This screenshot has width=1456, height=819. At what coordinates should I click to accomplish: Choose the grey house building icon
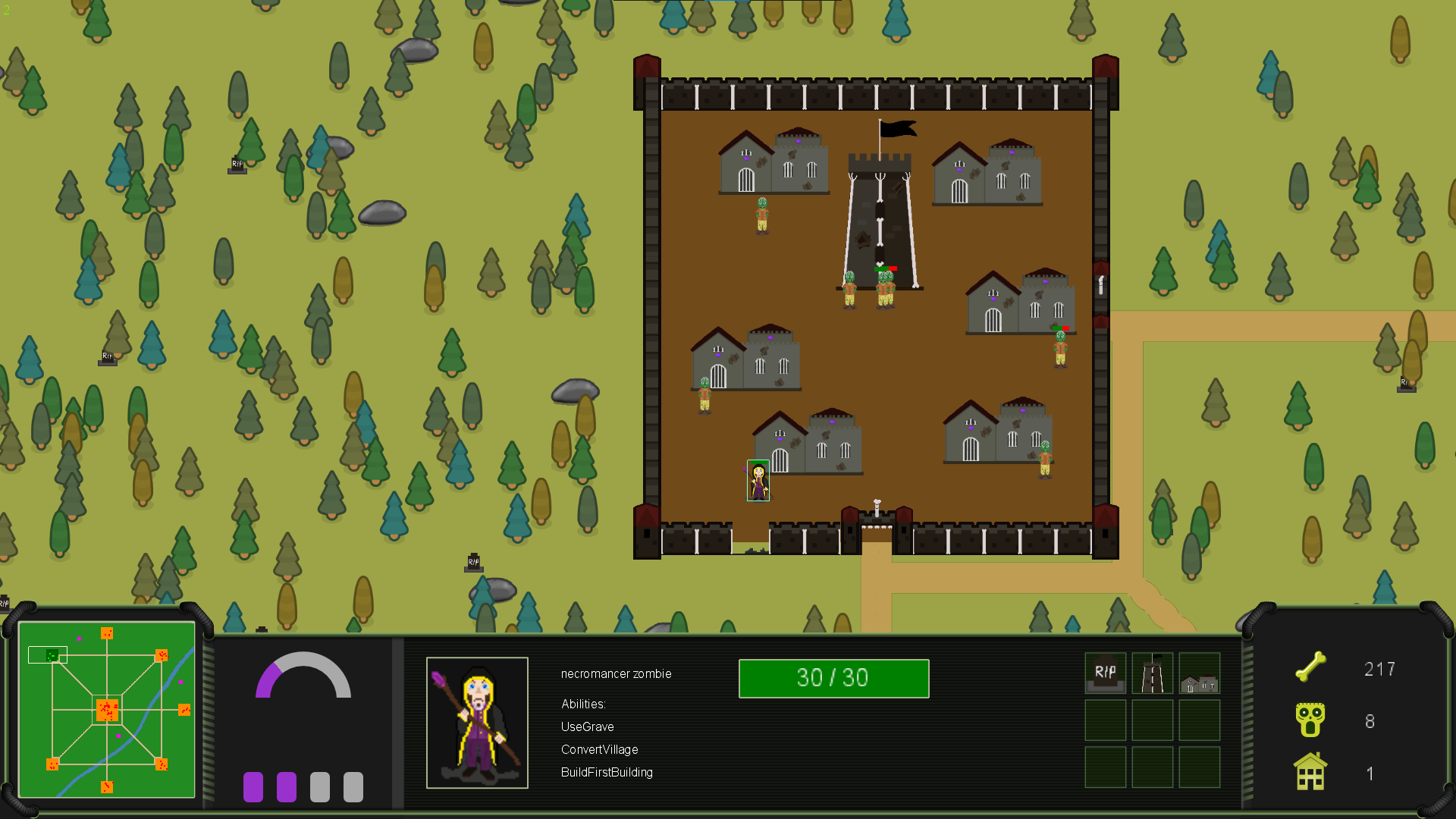pos(1199,673)
